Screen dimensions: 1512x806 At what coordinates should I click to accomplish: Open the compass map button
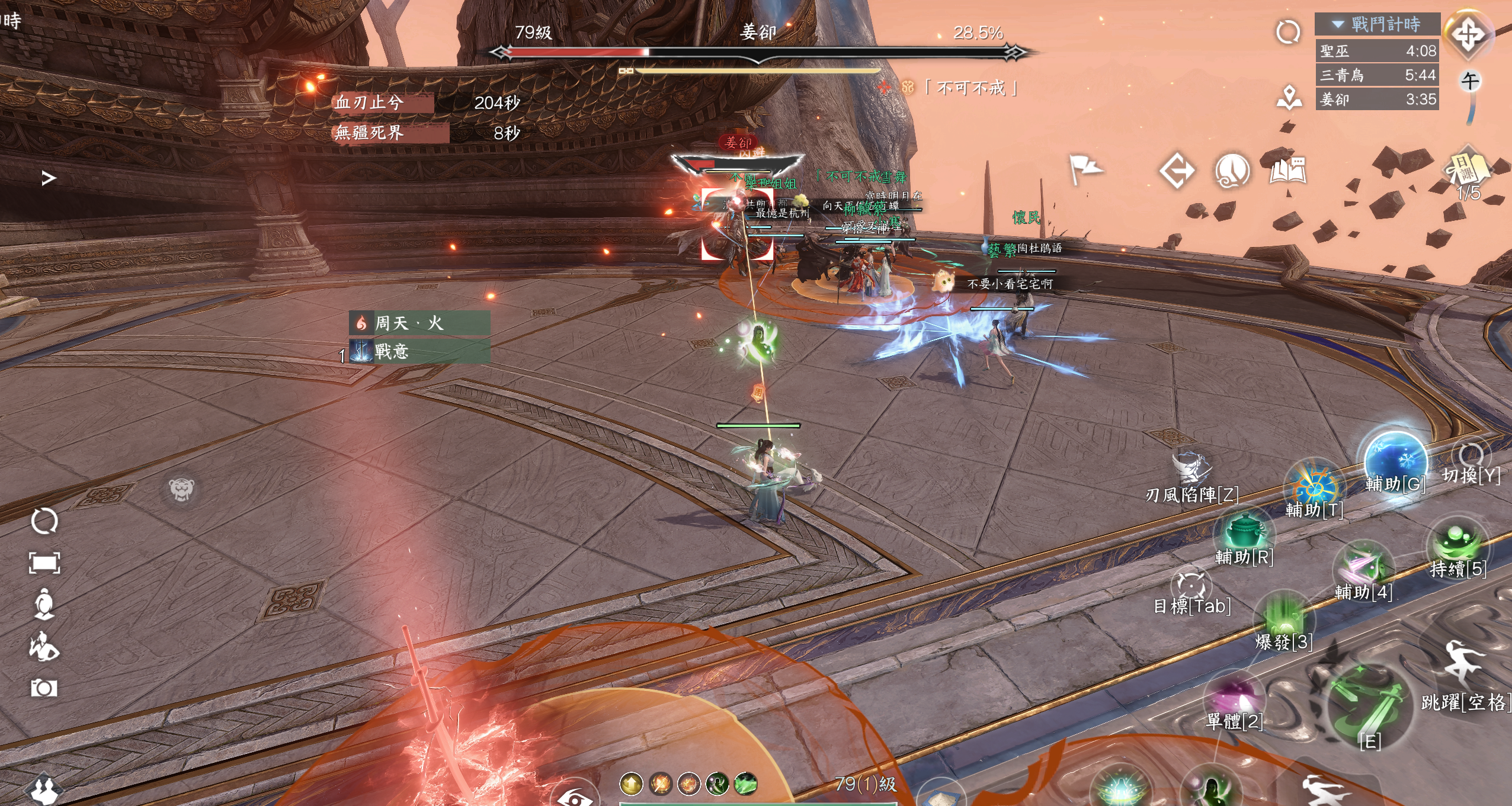pos(1468,34)
